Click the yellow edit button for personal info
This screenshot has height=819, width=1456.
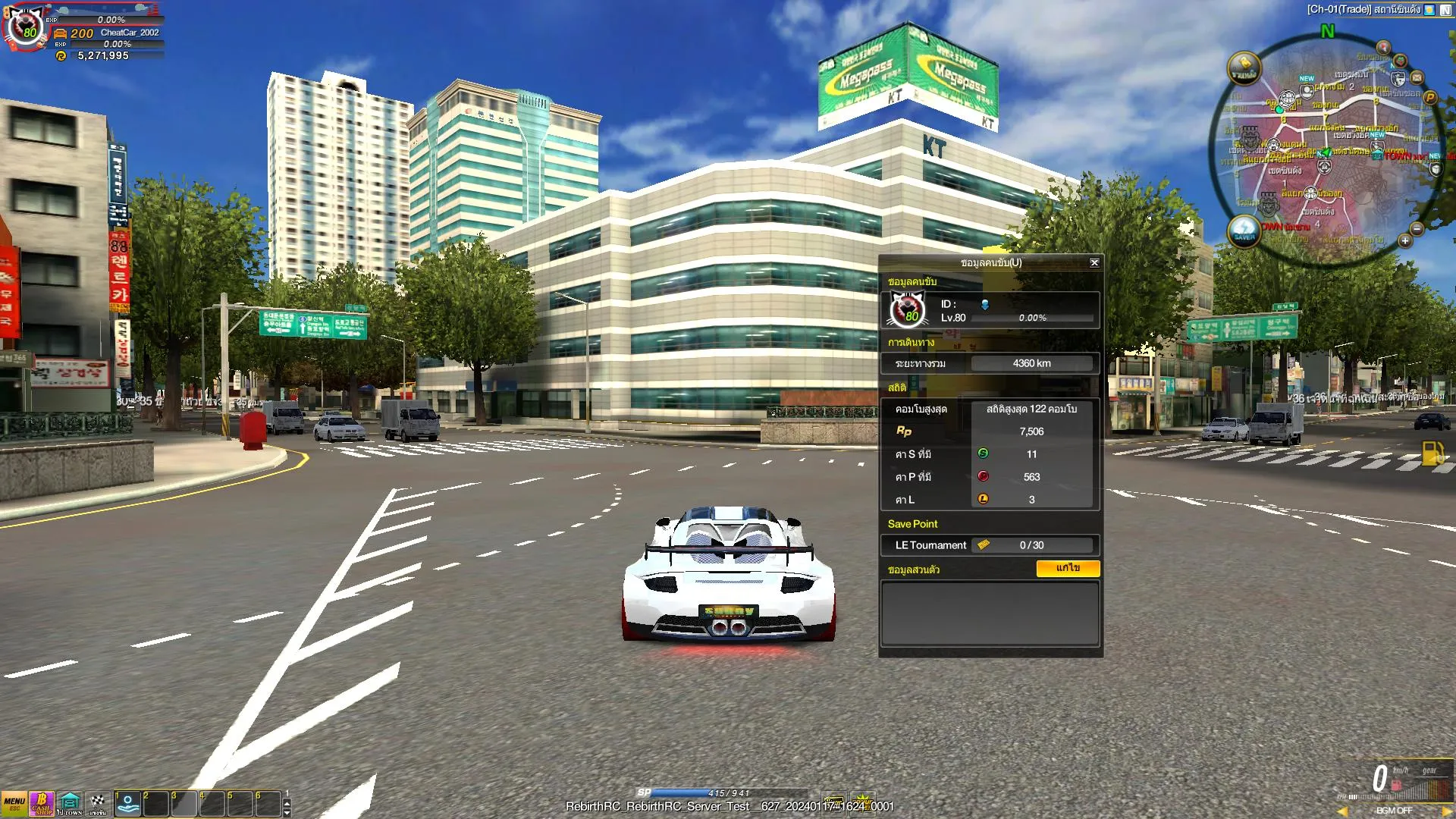pos(1067,568)
